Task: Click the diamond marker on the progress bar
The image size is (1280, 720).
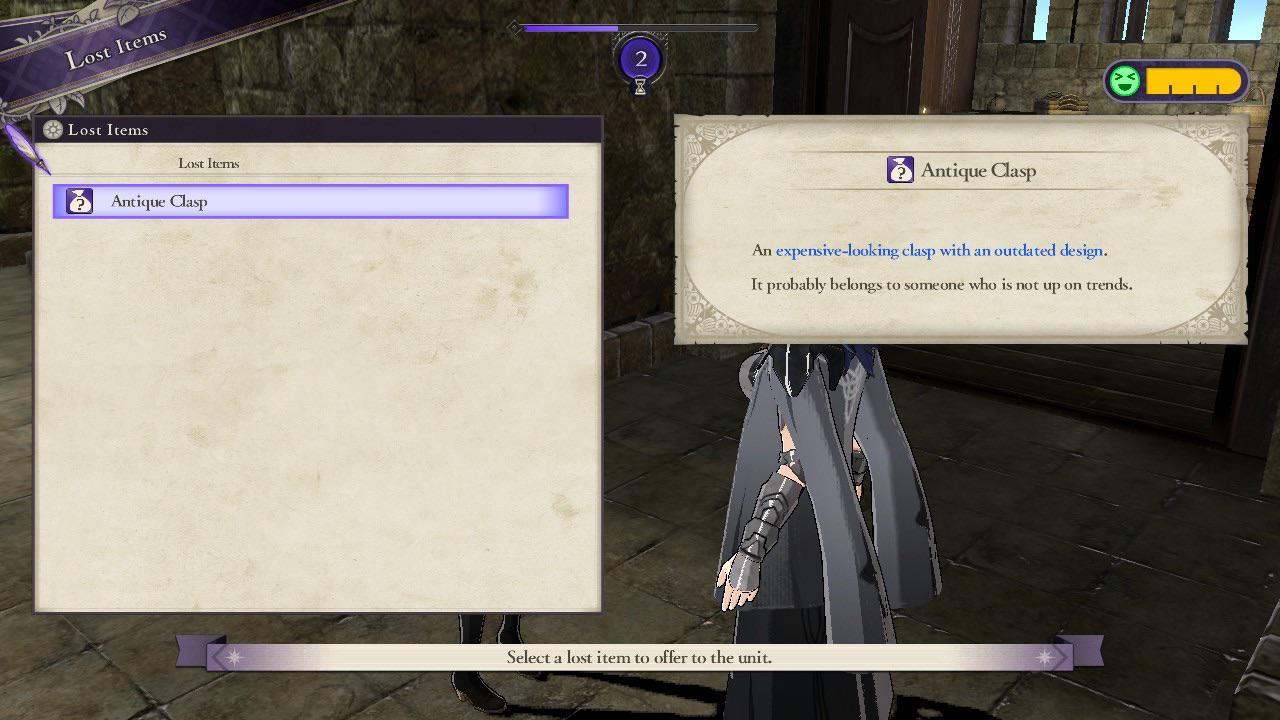Action: [513, 29]
